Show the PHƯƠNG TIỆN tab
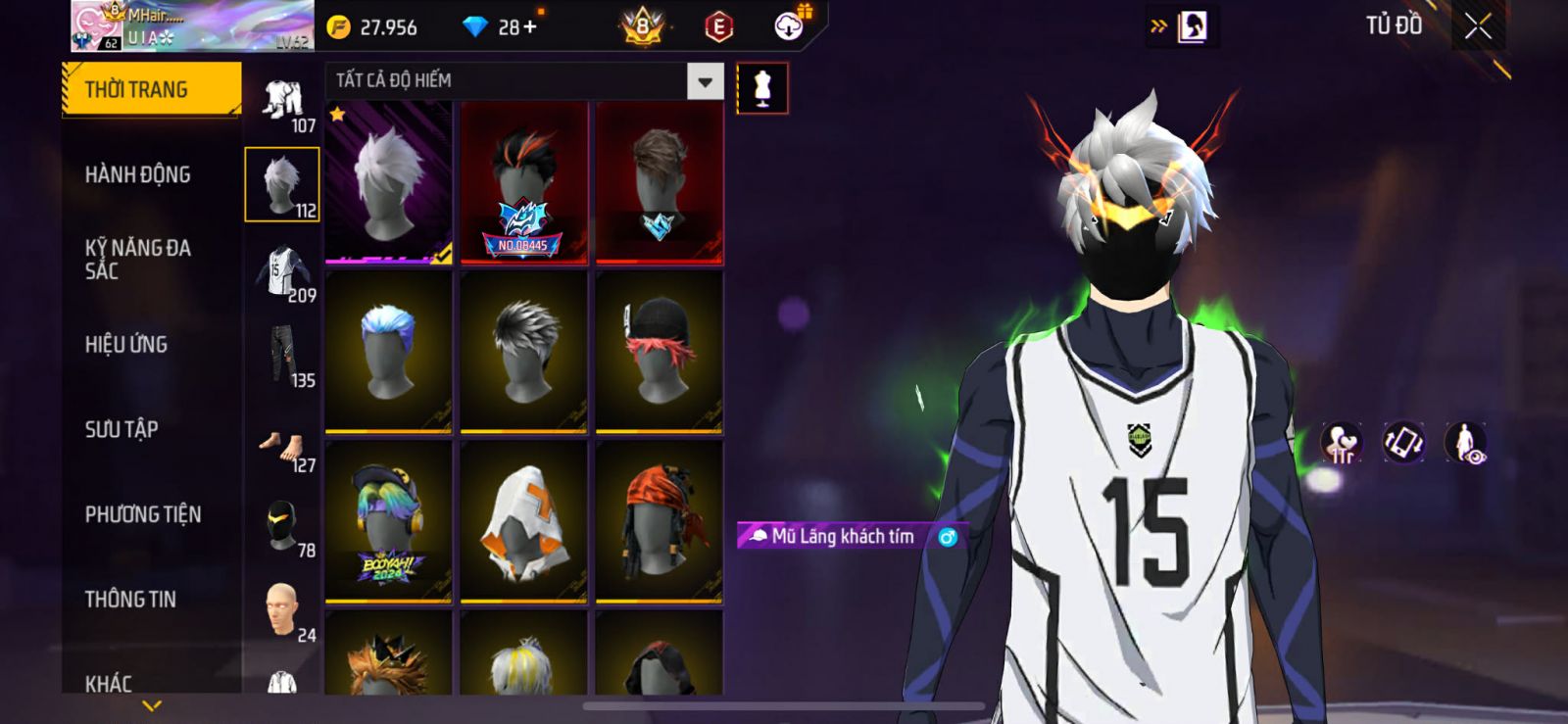Image resolution: width=1568 pixels, height=724 pixels. [143, 514]
